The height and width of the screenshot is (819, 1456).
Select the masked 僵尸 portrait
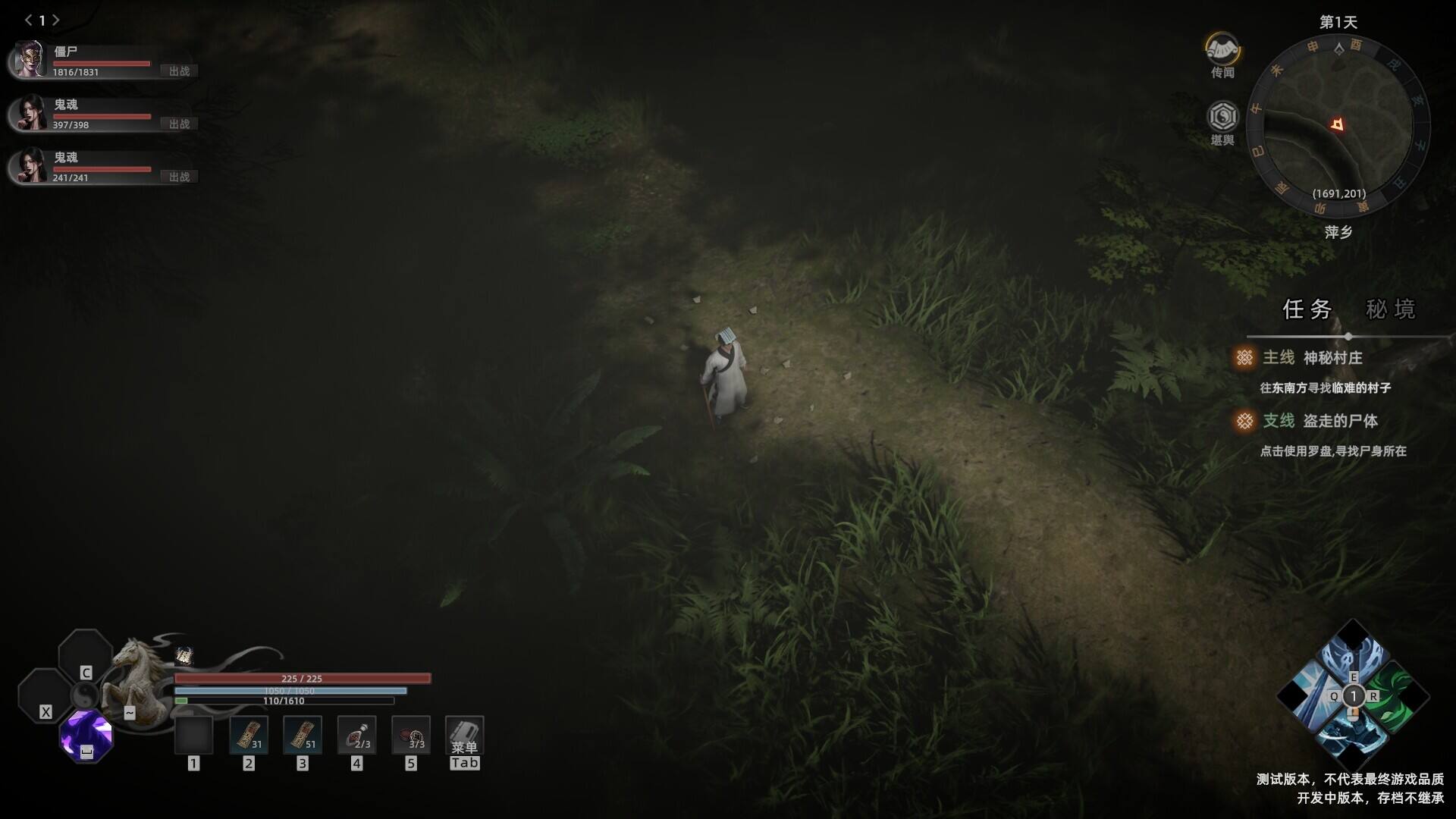(x=30, y=59)
